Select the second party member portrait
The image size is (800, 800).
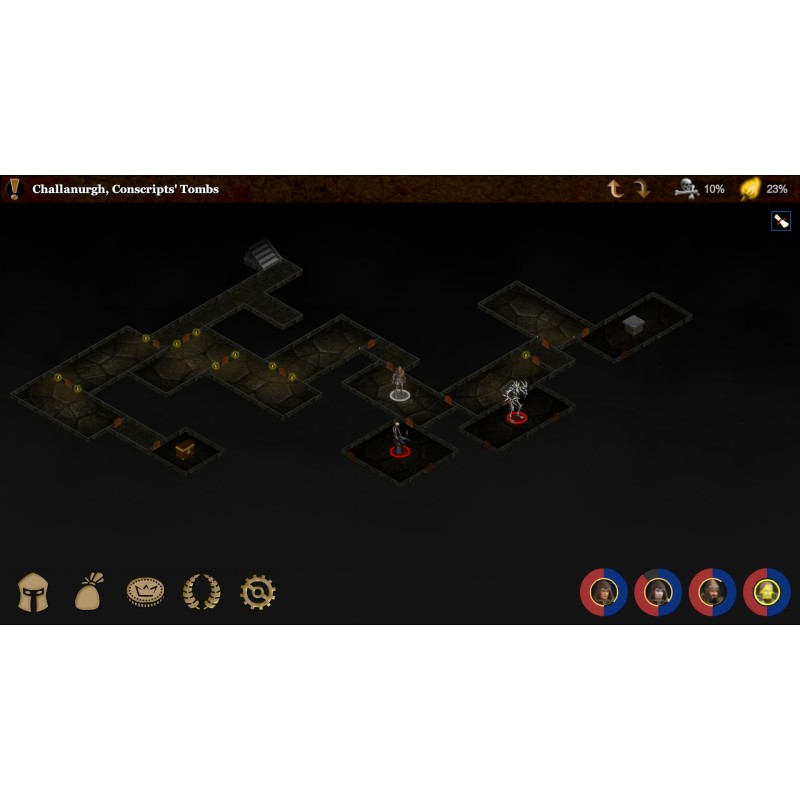tap(658, 592)
